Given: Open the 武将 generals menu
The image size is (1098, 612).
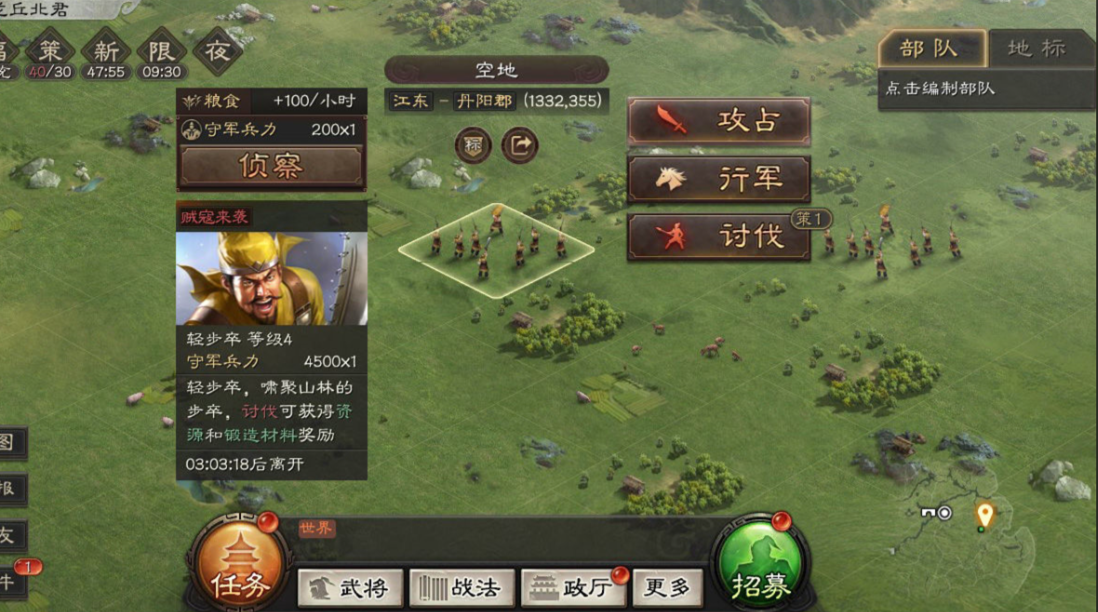Looking at the screenshot, I should 350,588.
